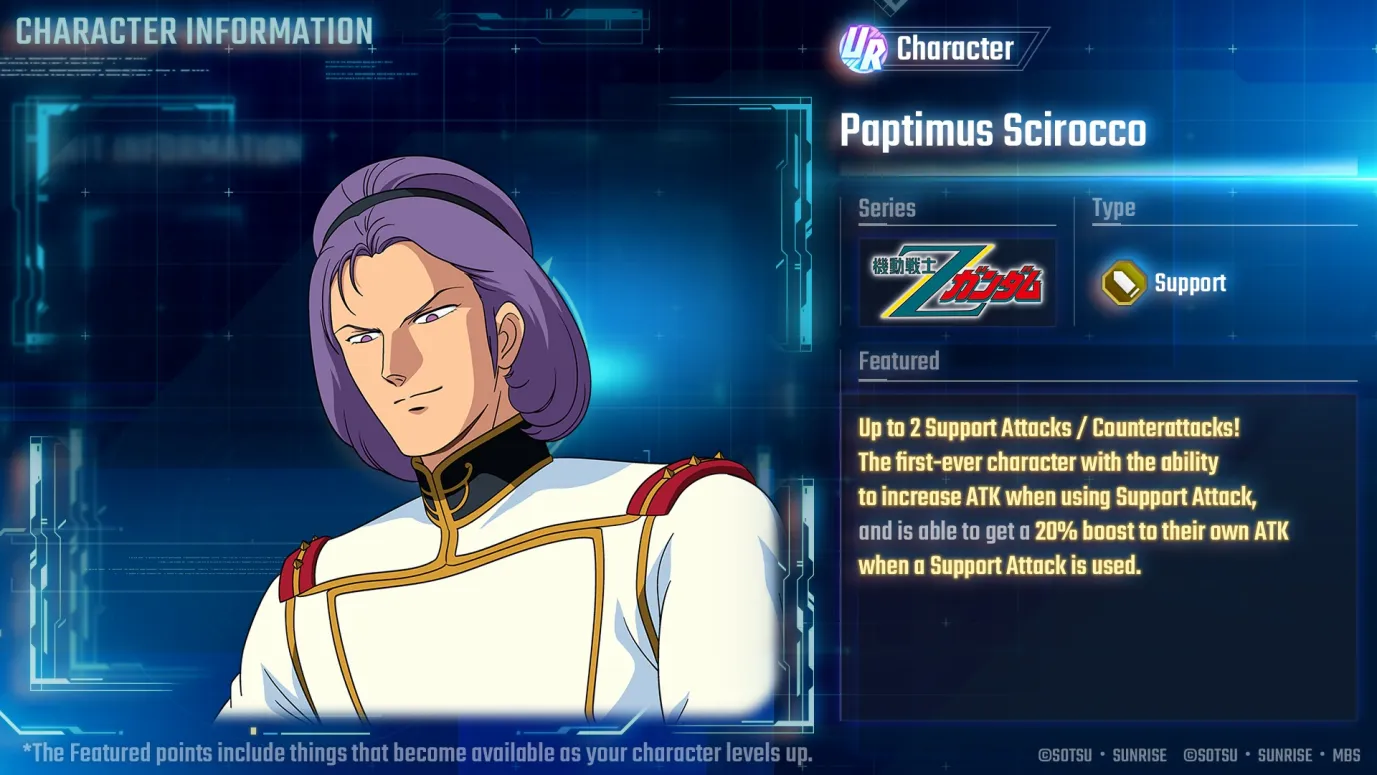The height and width of the screenshot is (775, 1377).
Task: Click the Support type label text
Action: pos(1190,283)
